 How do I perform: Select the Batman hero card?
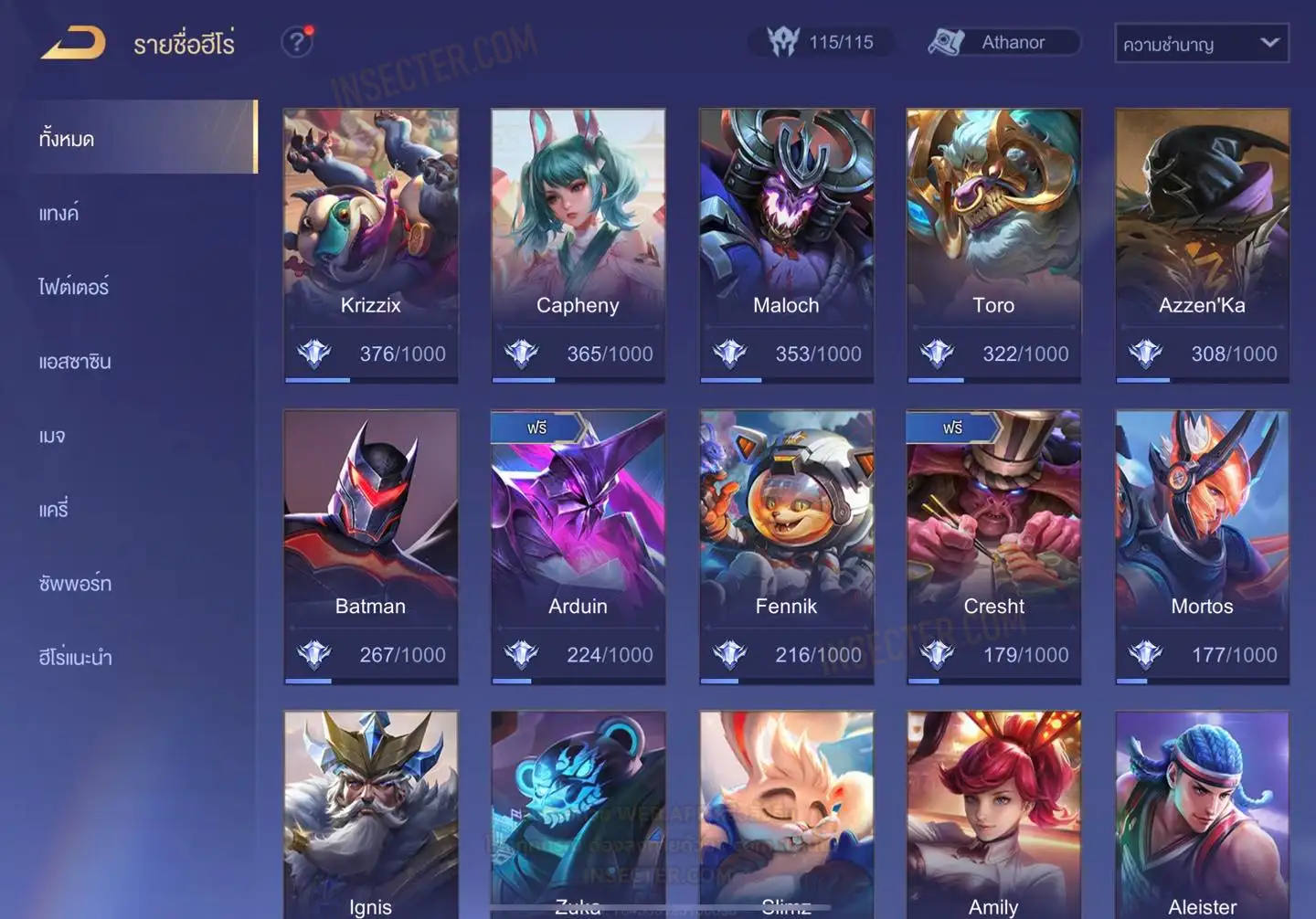[x=370, y=546]
